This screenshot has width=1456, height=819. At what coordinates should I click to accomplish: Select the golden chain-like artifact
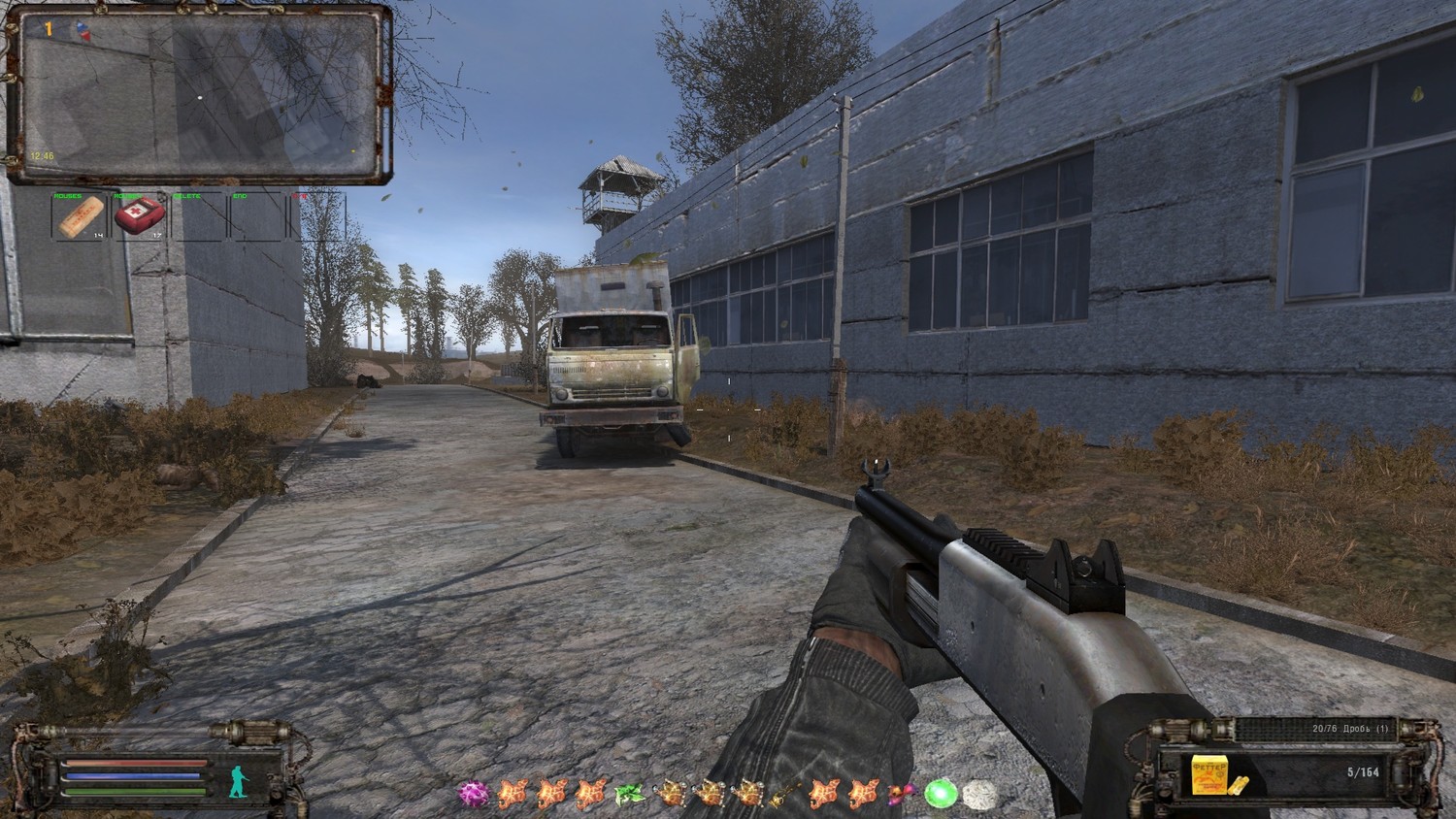coord(784,794)
